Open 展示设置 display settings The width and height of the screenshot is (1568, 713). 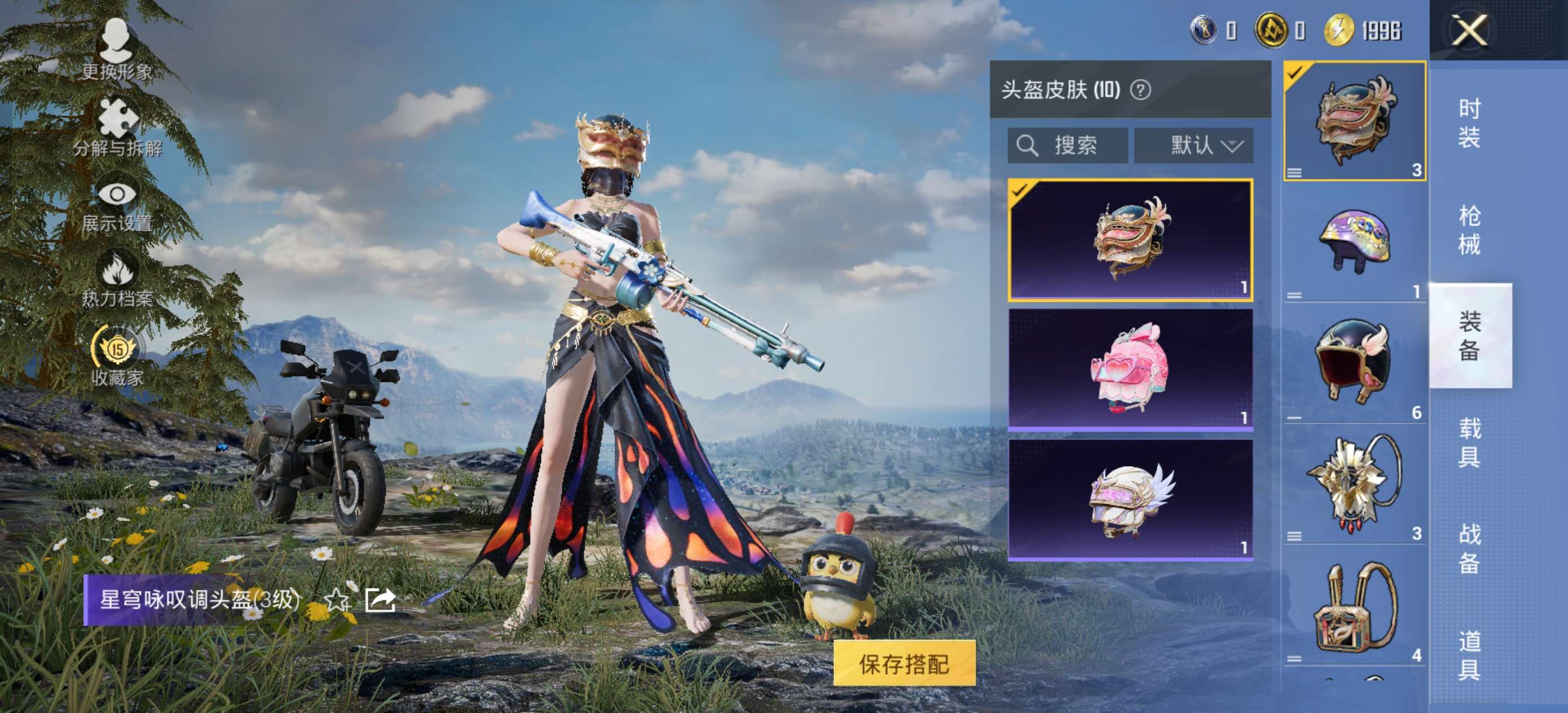(117, 205)
